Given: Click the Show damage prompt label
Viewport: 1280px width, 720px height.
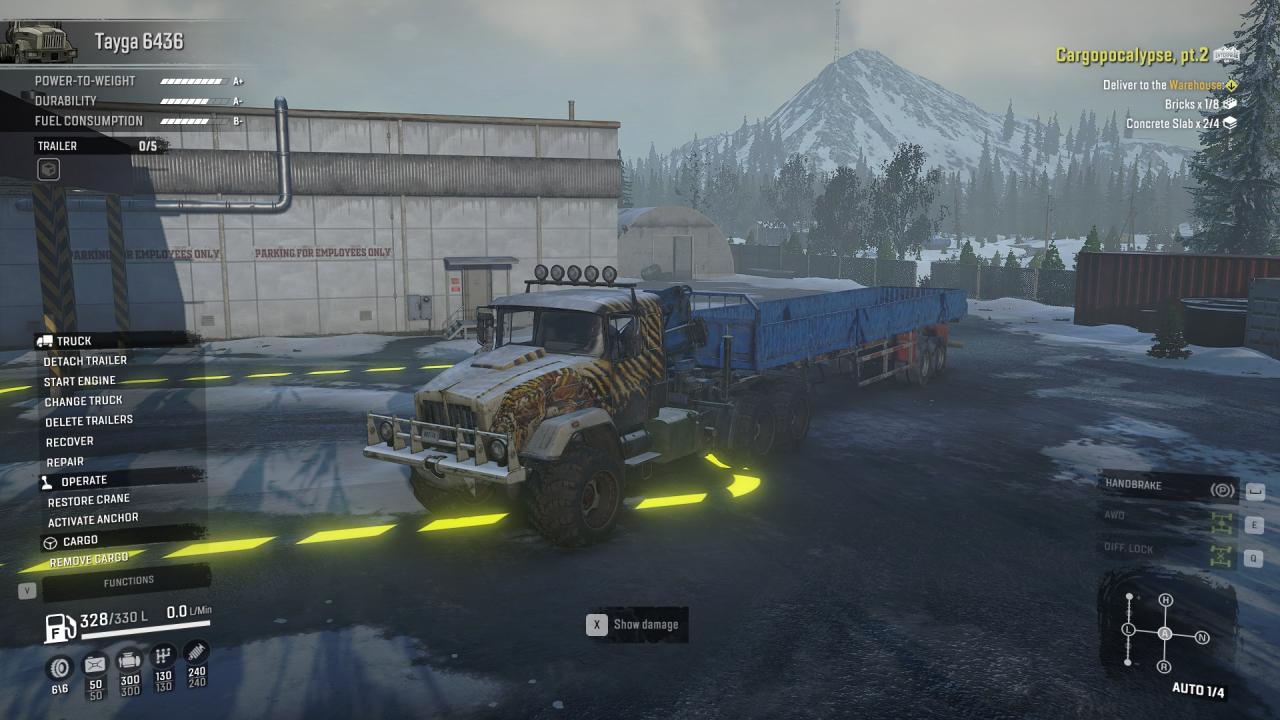Looking at the screenshot, I should tap(645, 625).
